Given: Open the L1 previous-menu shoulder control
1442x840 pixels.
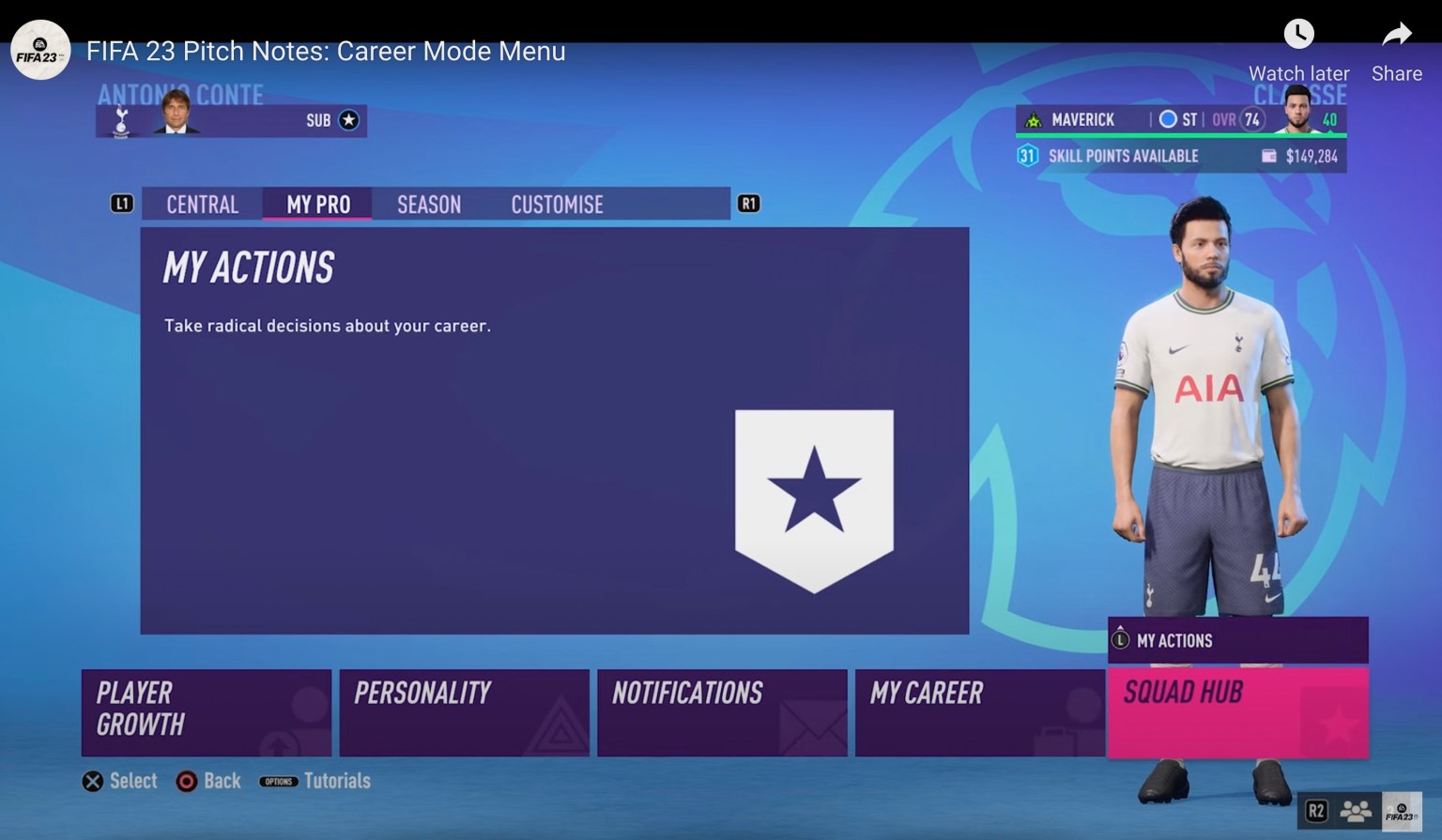Looking at the screenshot, I should point(122,204).
